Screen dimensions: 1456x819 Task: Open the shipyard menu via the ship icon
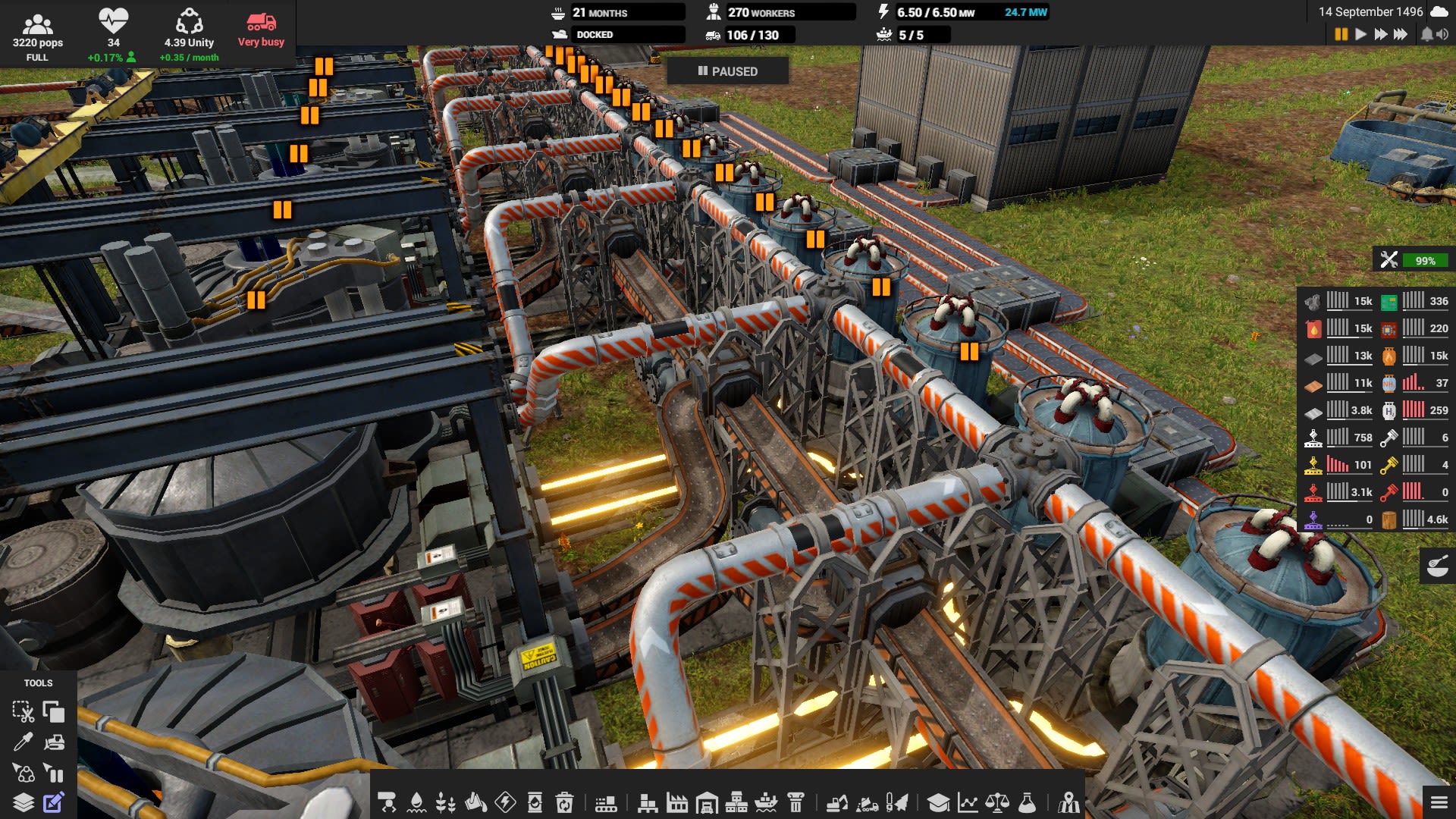(x=764, y=802)
